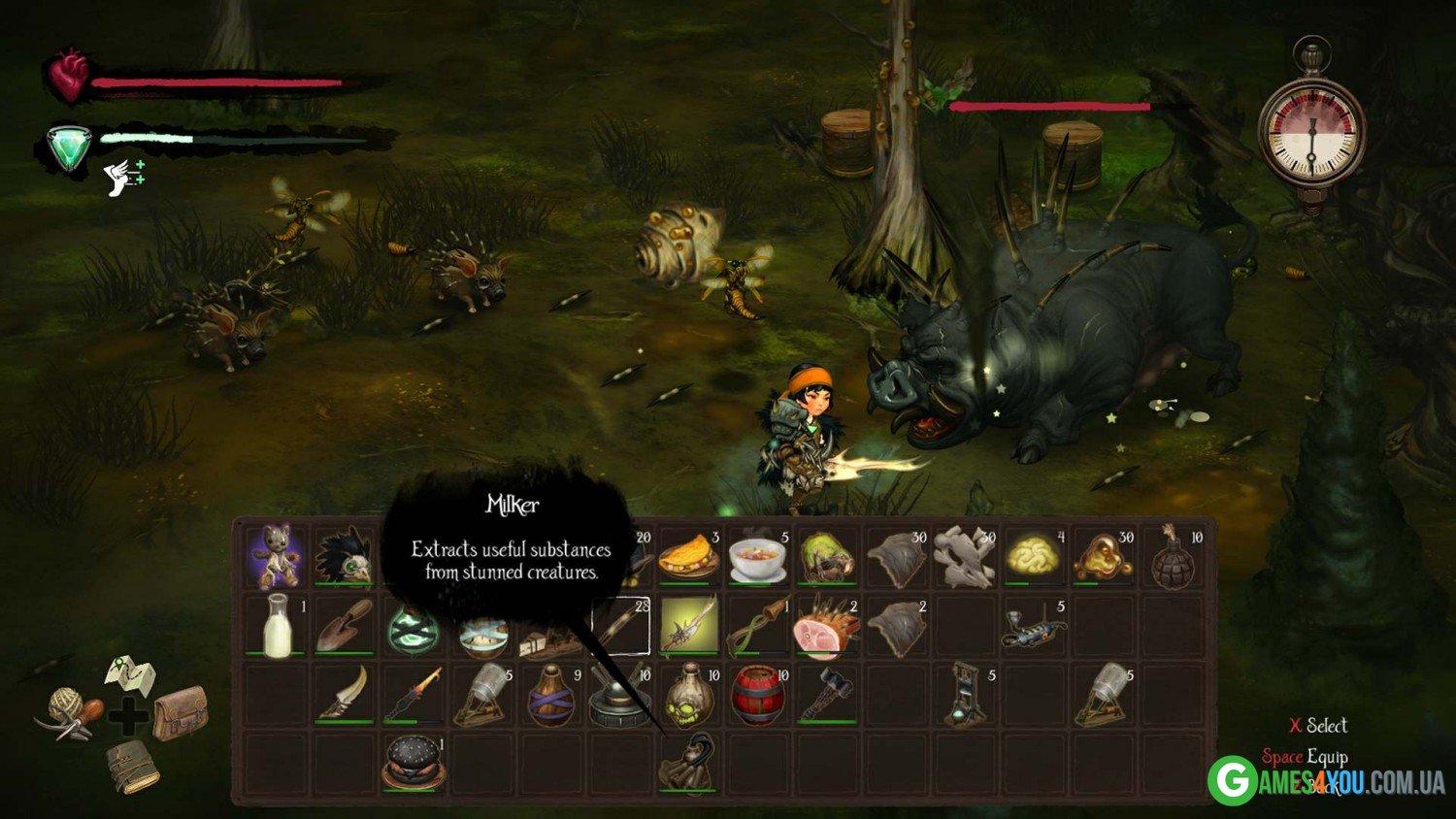Open the leather journal book icon
This screenshot has height=819, width=1456.
pyautogui.click(x=133, y=767)
